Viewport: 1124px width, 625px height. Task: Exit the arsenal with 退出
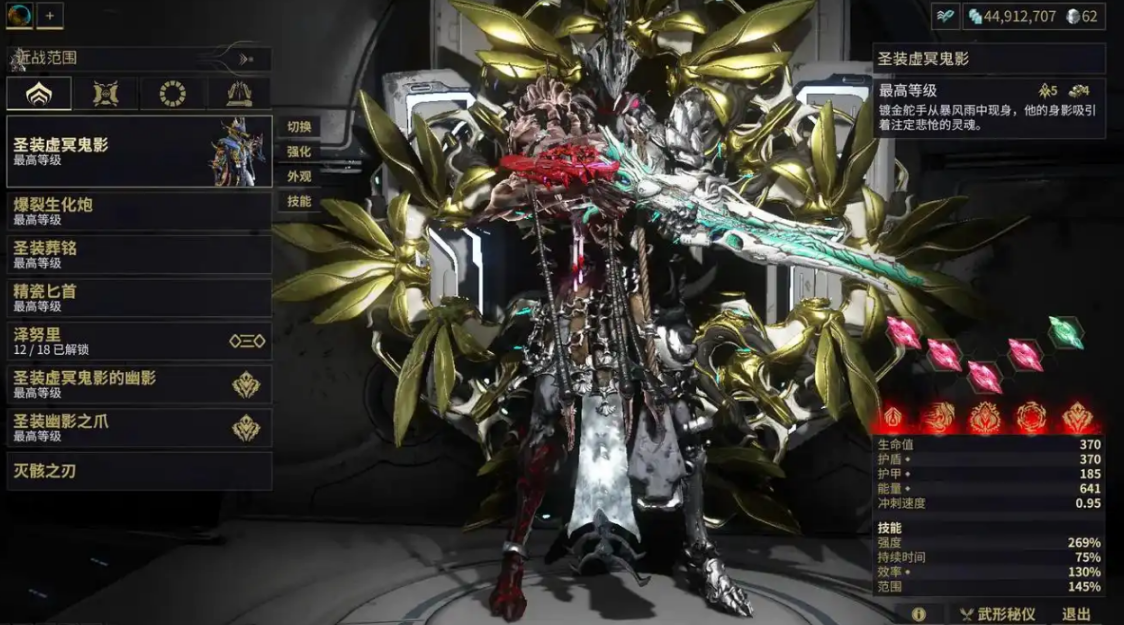coord(1076,614)
